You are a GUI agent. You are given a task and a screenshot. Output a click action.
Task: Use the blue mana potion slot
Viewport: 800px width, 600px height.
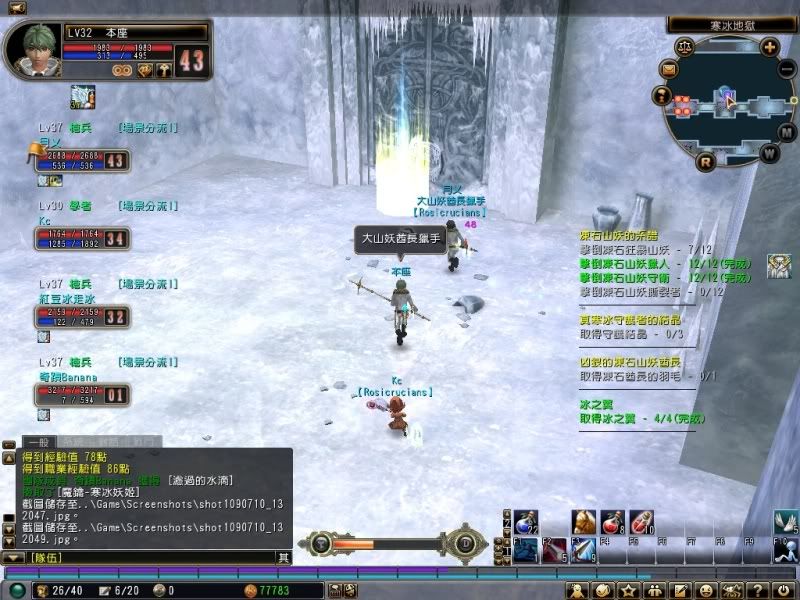click(526, 521)
